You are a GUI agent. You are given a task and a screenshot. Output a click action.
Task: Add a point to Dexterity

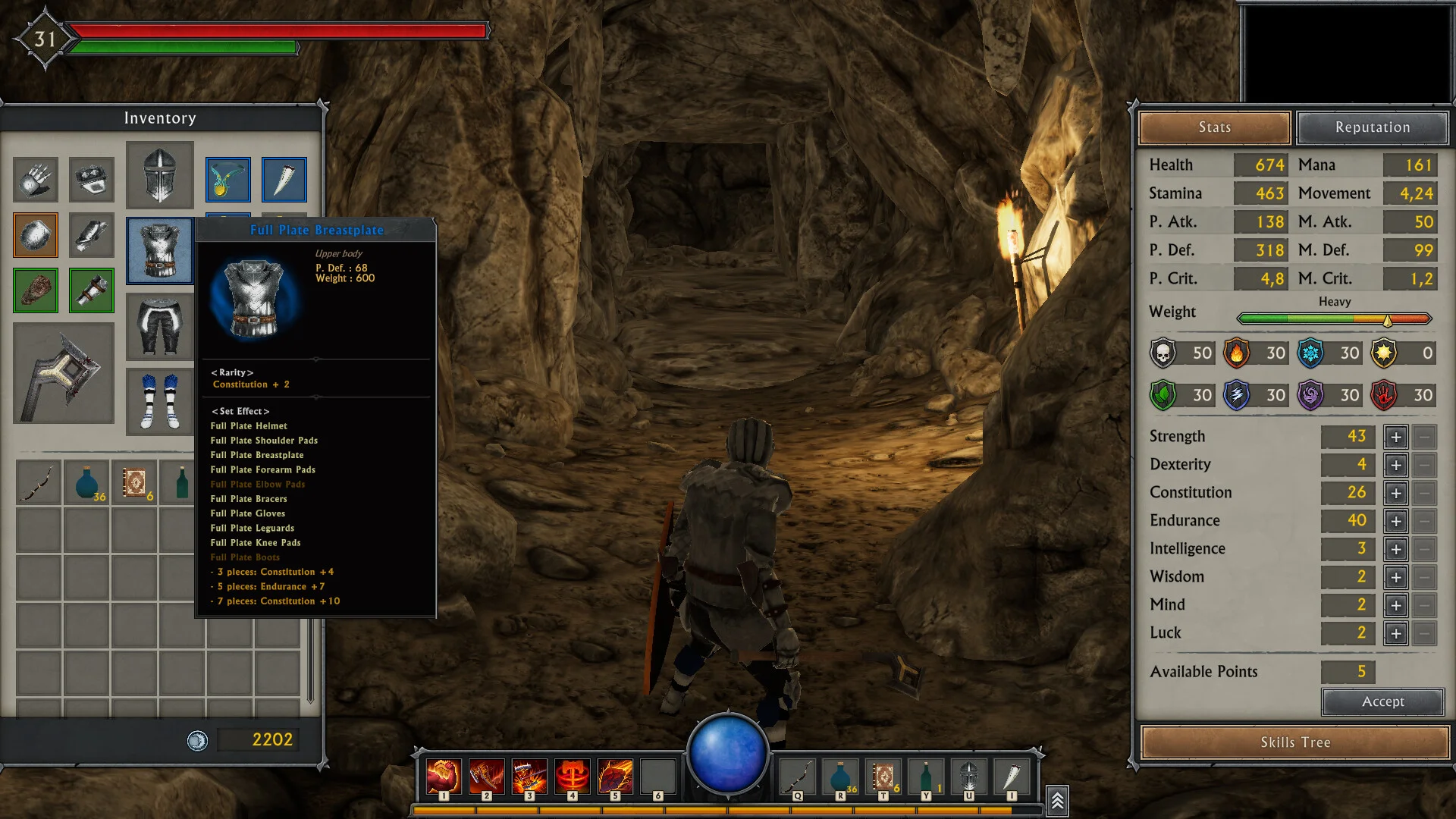point(1395,465)
